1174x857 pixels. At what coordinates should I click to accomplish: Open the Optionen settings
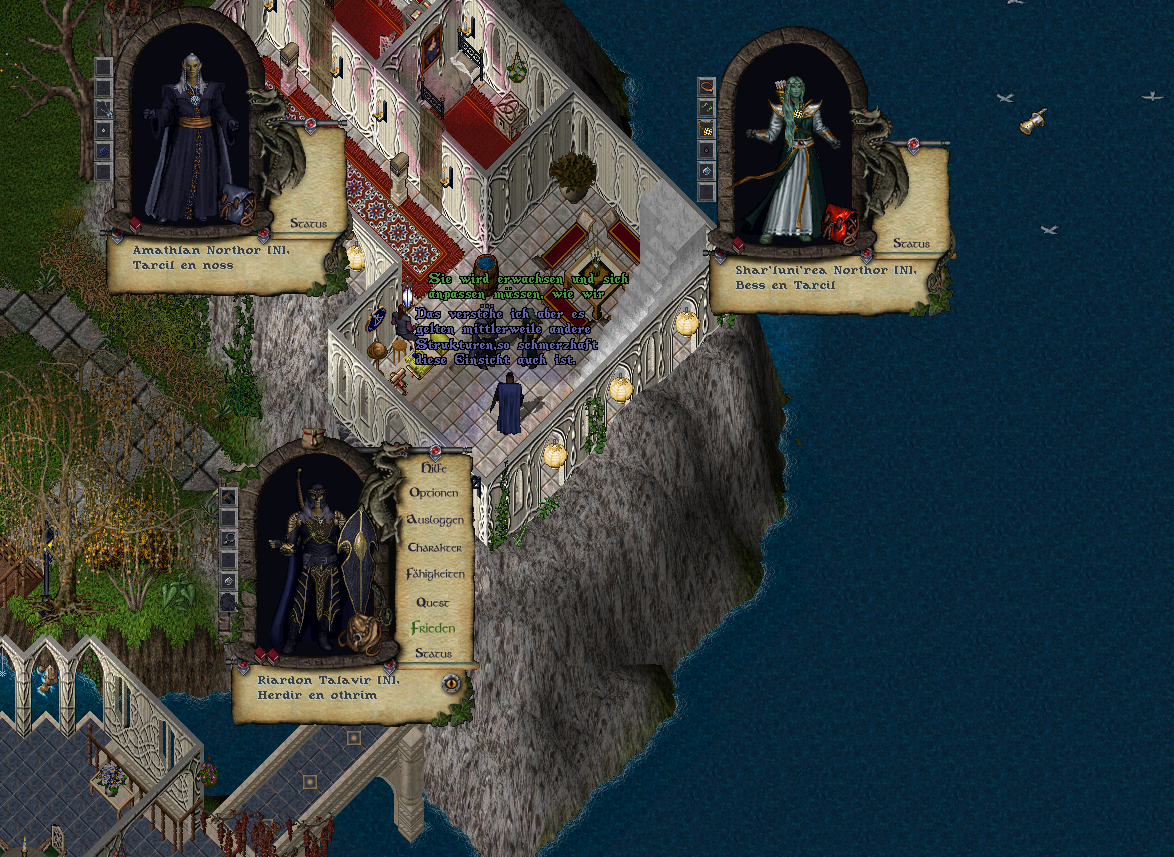pyautogui.click(x=434, y=493)
